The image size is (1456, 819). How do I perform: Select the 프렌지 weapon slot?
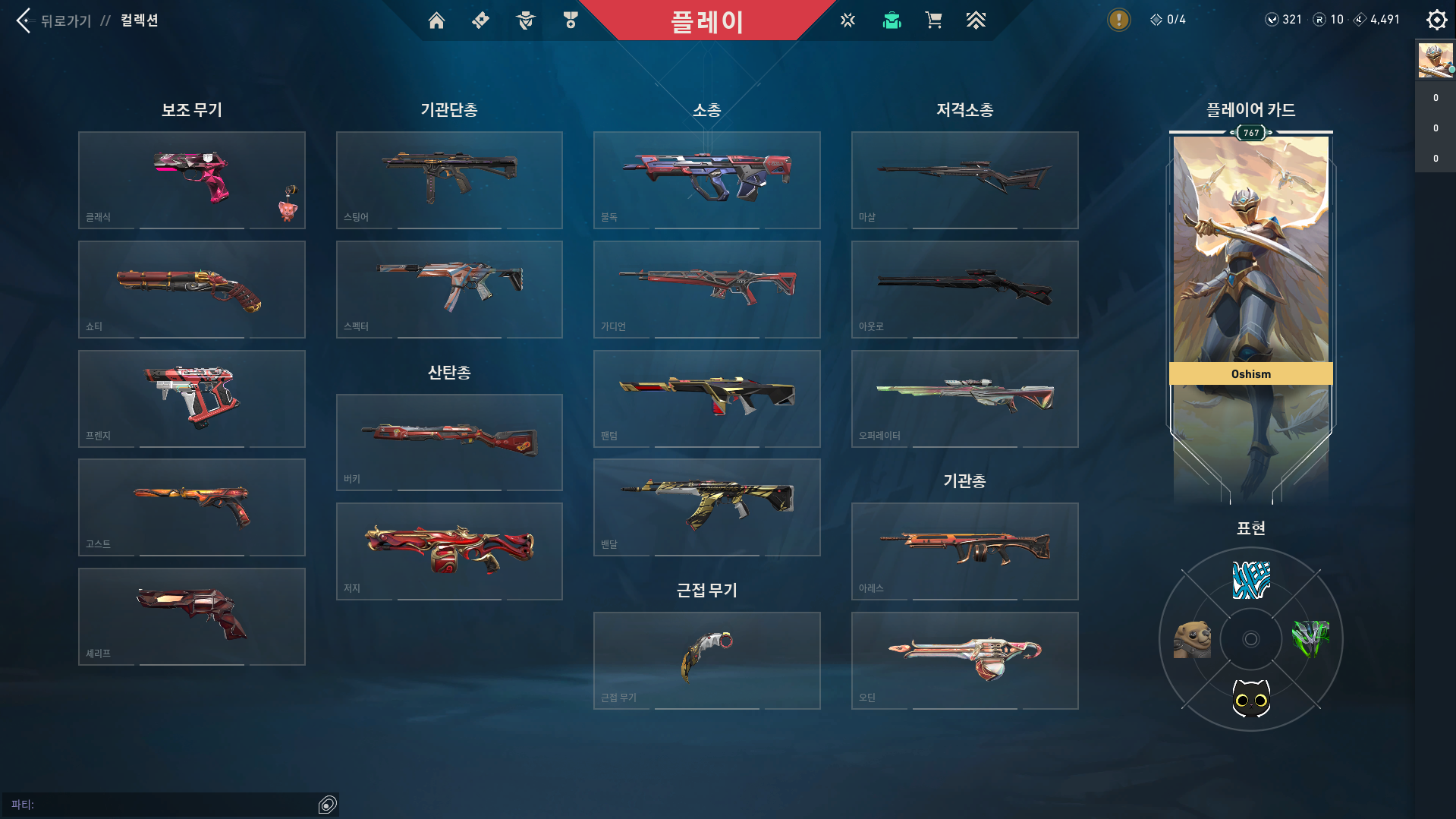point(192,398)
